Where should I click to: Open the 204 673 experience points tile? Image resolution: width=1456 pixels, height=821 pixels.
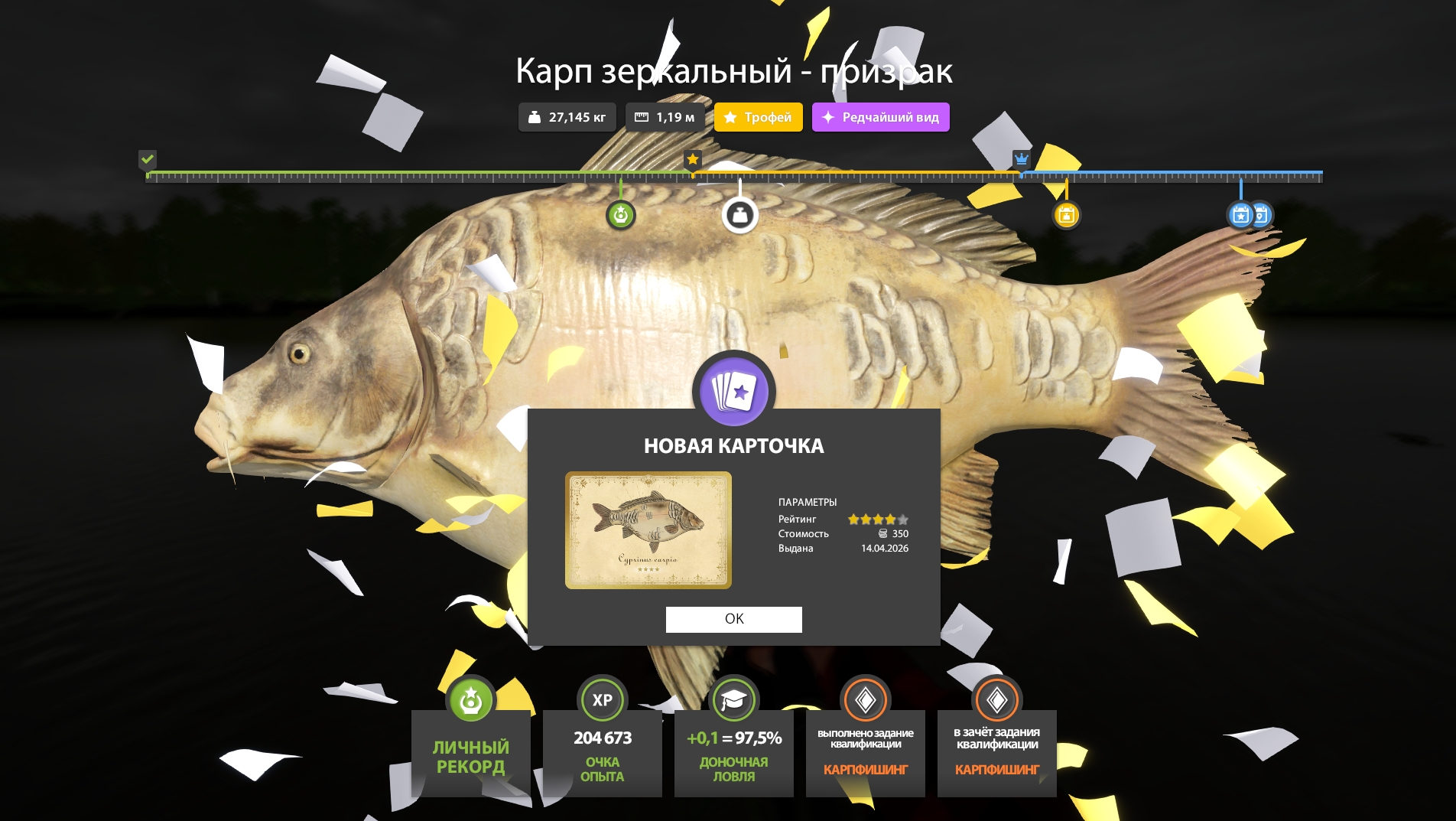(602, 753)
